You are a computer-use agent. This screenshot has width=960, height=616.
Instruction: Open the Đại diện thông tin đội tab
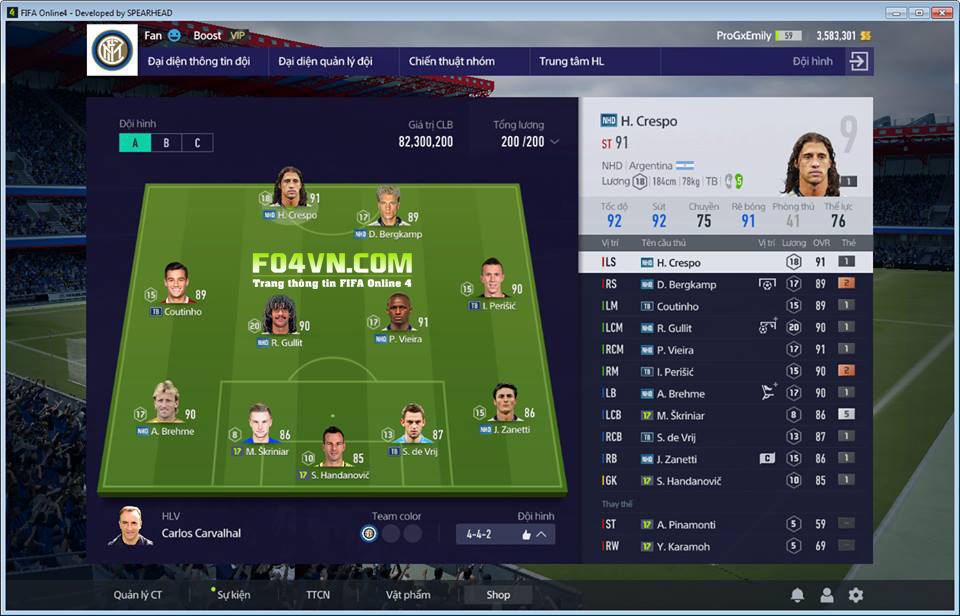[199, 61]
